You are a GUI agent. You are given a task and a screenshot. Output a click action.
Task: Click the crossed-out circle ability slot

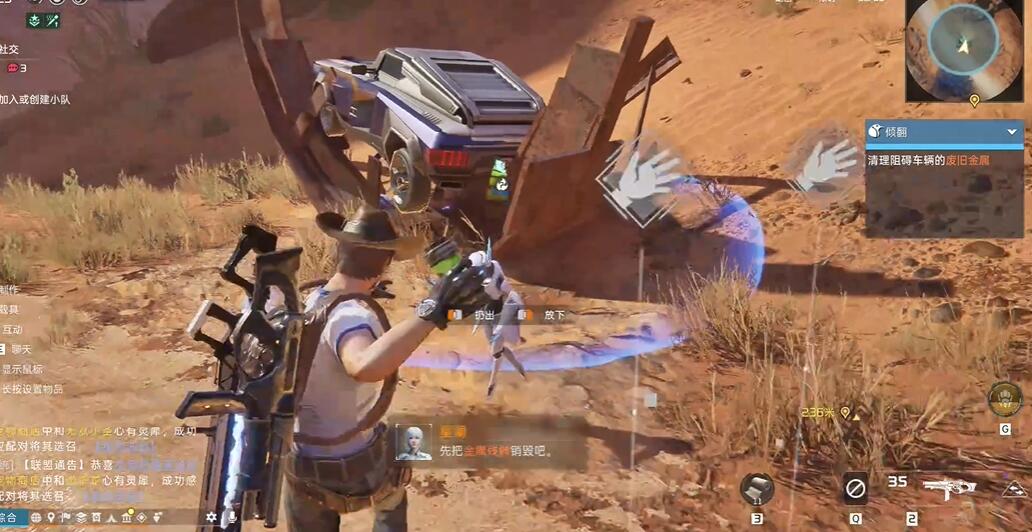pos(855,489)
